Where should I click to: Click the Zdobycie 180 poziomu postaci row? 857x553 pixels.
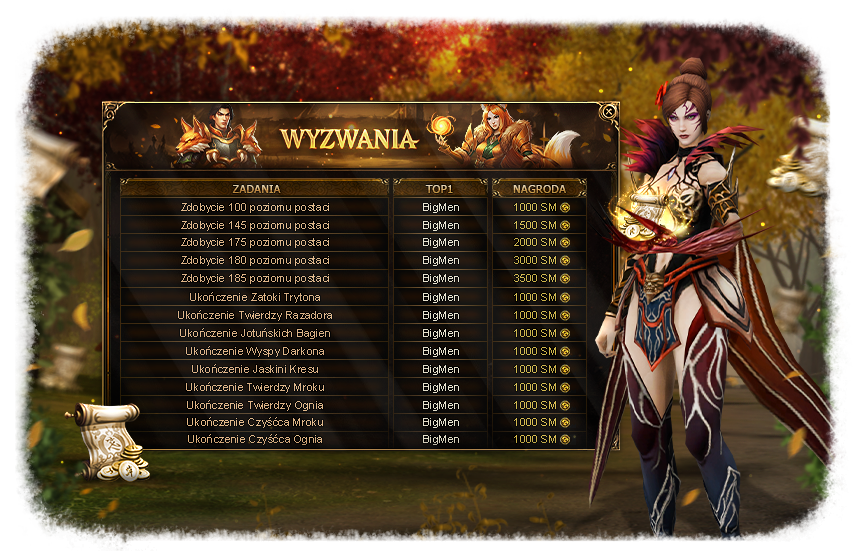[x=255, y=260]
